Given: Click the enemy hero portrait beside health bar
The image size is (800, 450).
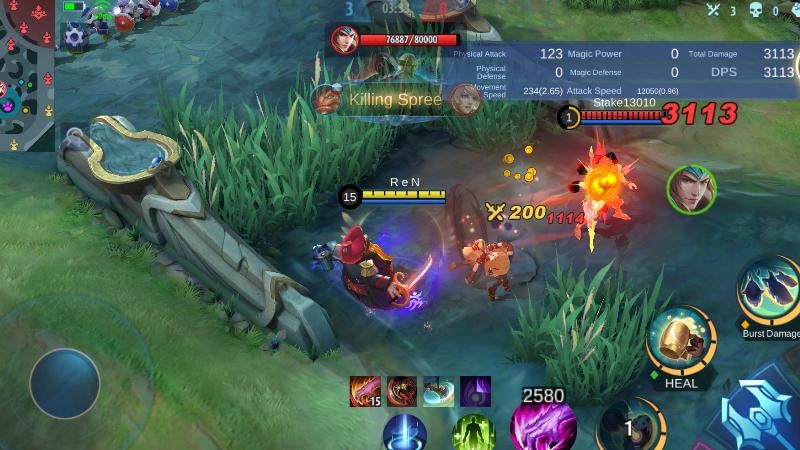Looking at the screenshot, I should [345, 40].
